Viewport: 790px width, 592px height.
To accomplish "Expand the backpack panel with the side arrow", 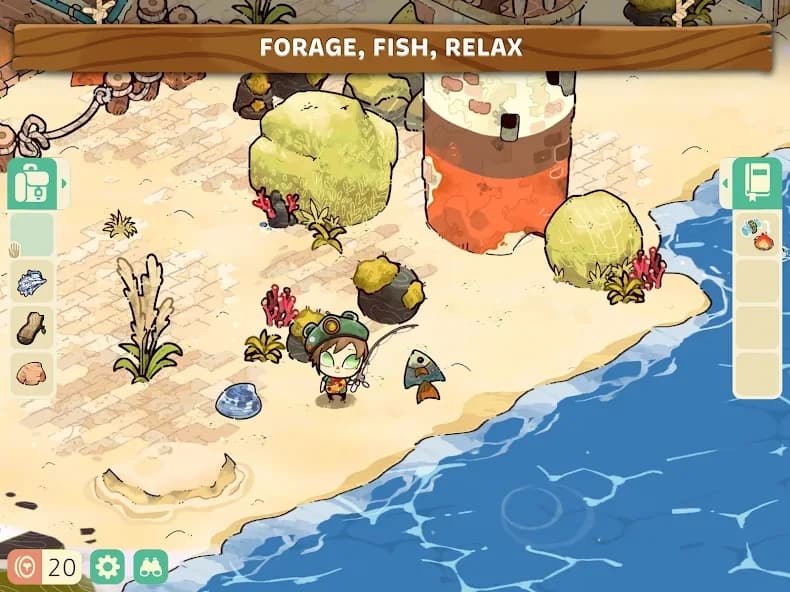I will point(64,184).
